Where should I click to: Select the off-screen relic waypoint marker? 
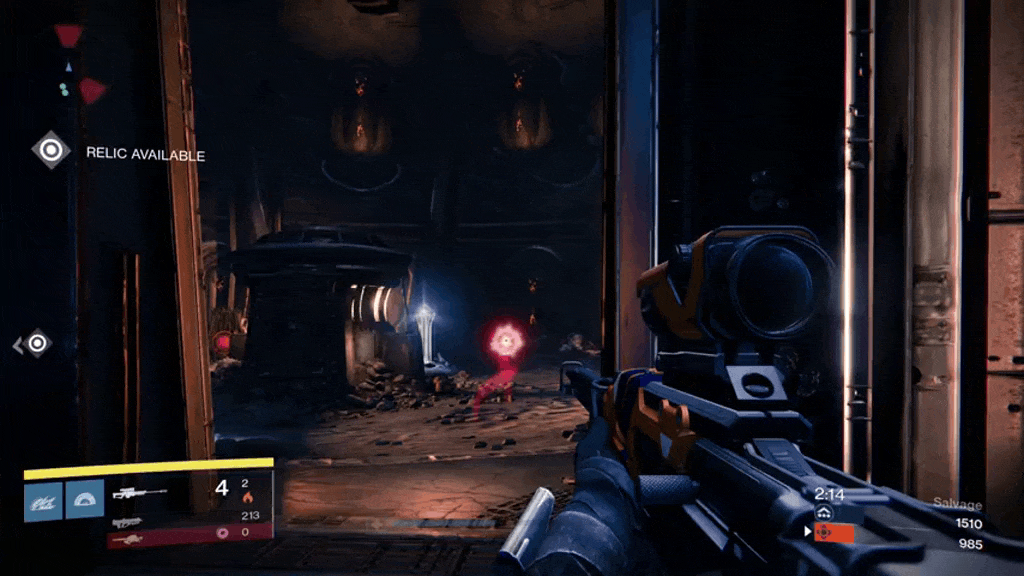(37, 344)
